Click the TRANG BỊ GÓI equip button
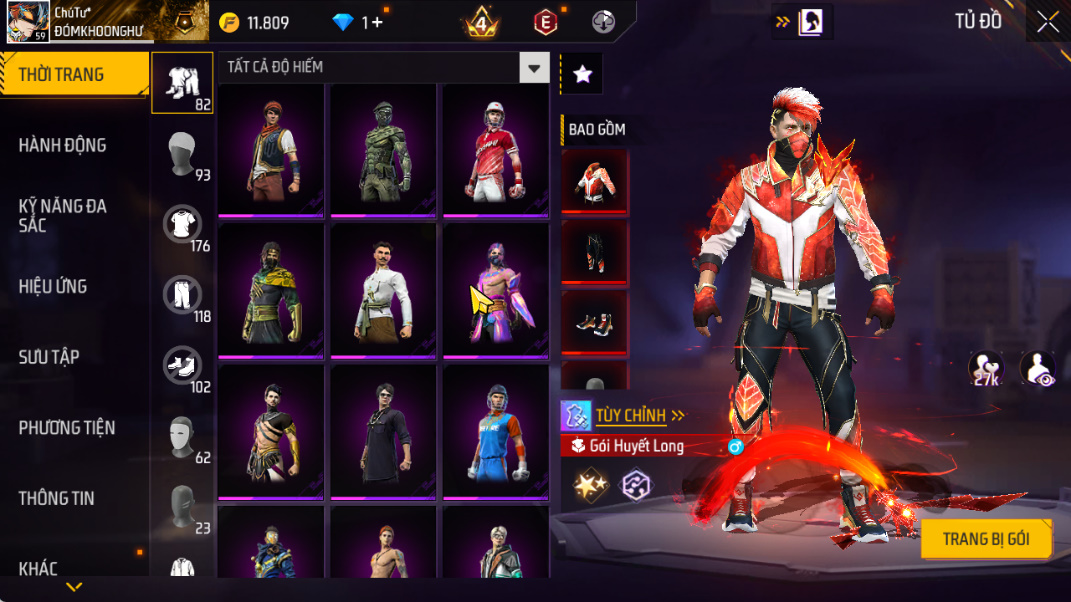This screenshot has width=1071, height=602. (x=985, y=539)
